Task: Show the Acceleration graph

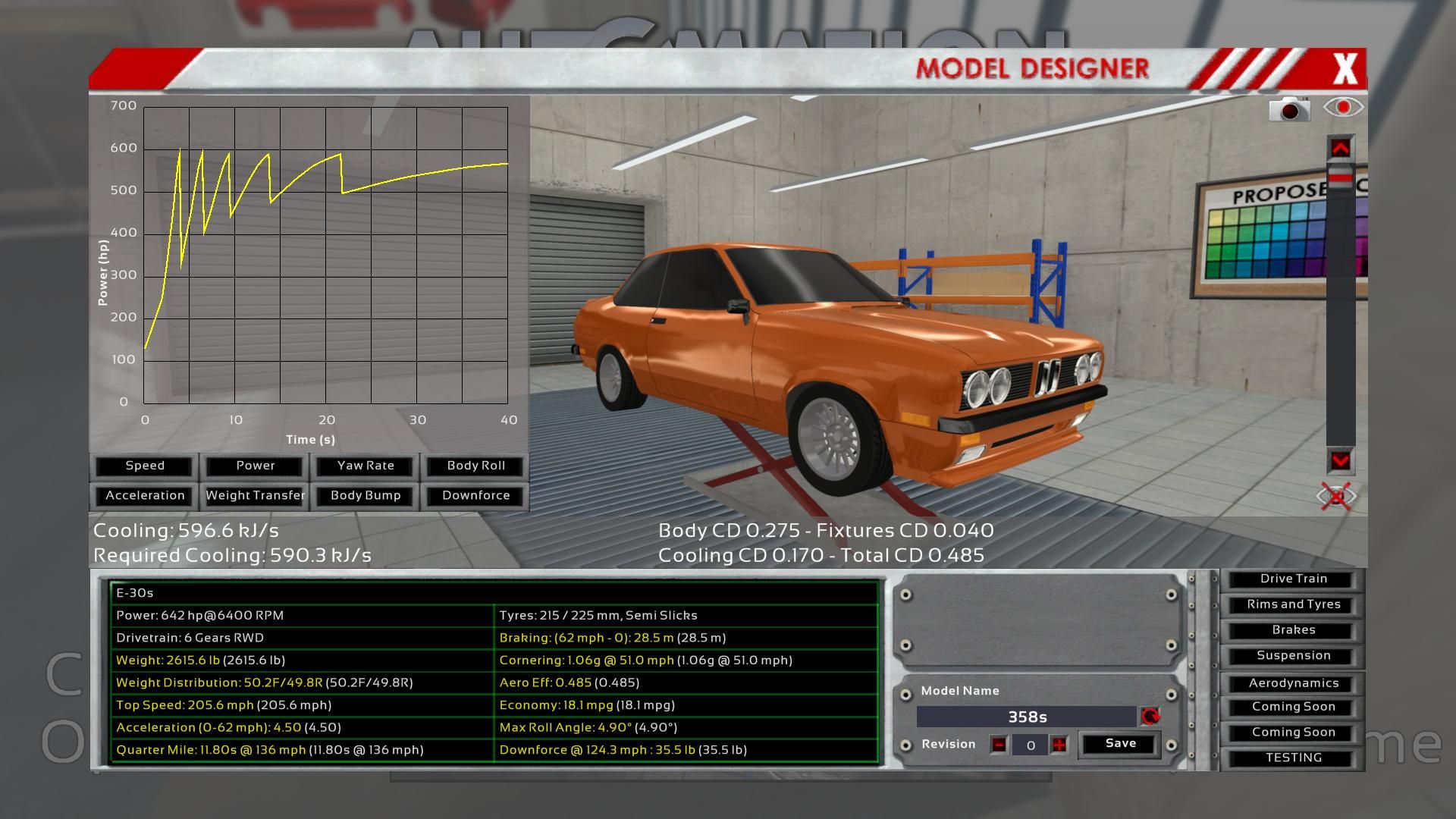Action: click(x=145, y=495)
